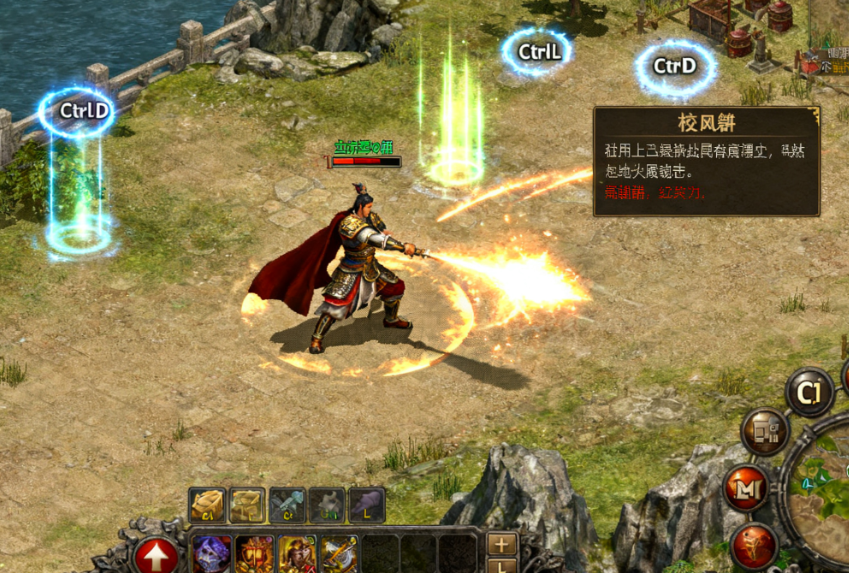Screen dimensions: 849x573
Task: Select the teal hammer quick slot
Action: pyautogui.click(x=287, y=504)
